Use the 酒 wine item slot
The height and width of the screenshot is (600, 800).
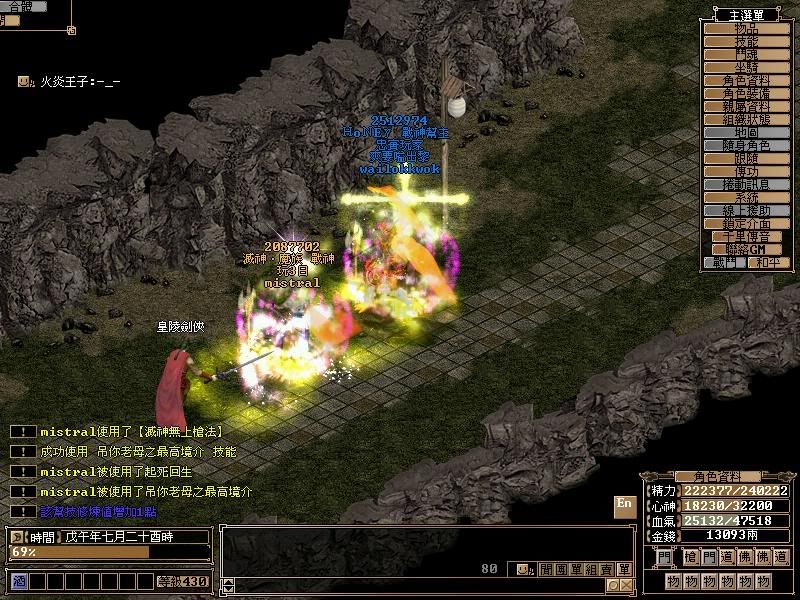coord(18,581)
